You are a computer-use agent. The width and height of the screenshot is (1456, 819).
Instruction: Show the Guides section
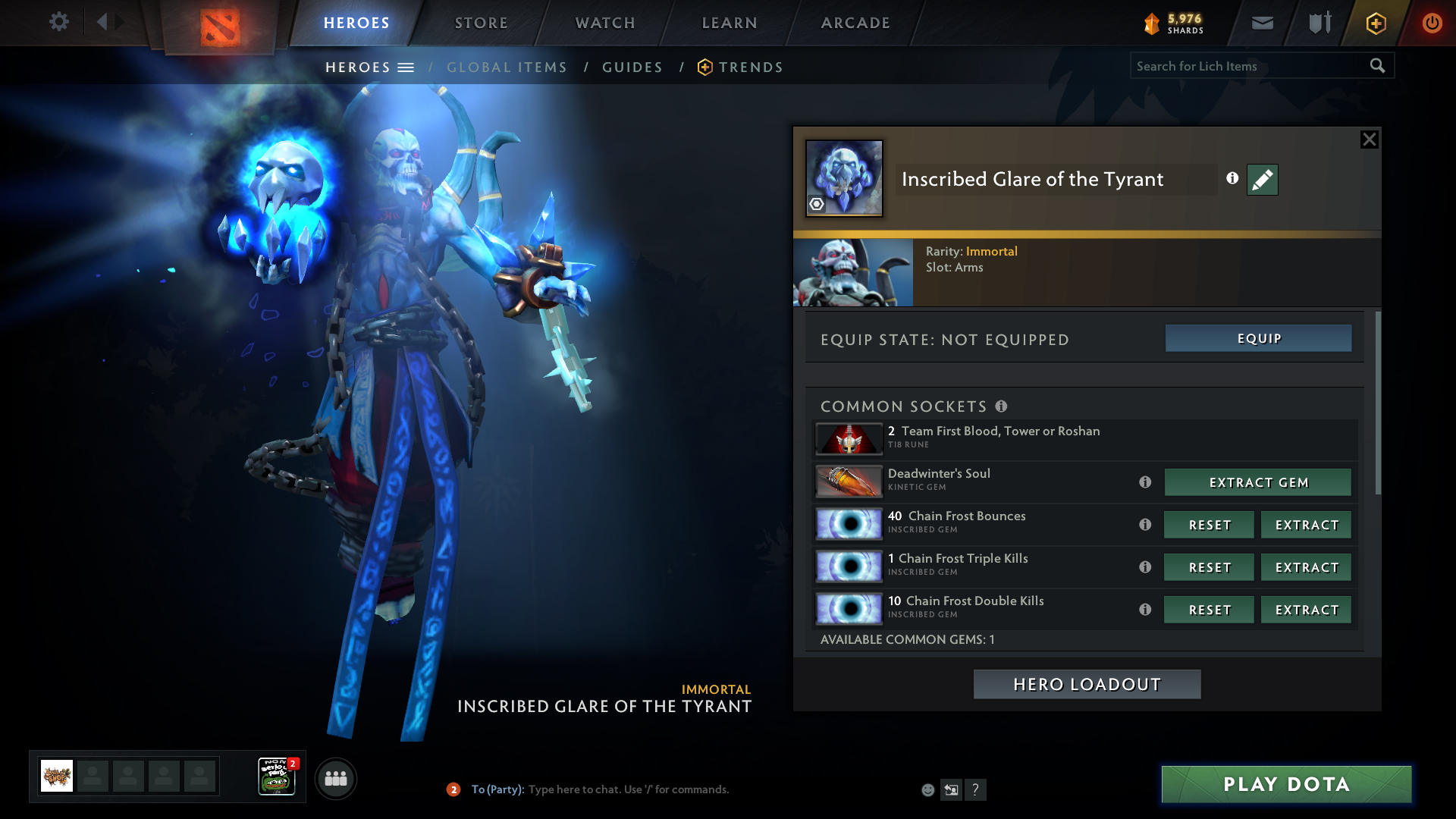click(632, 67)
